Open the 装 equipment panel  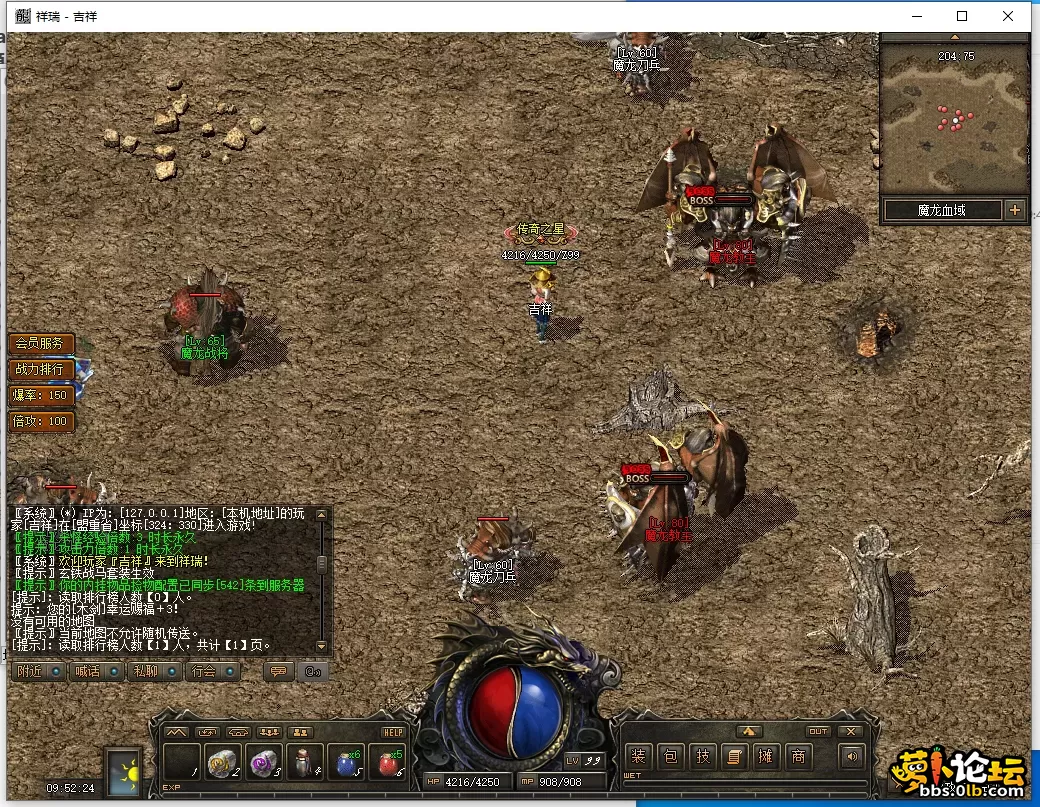pyautogui.click(x=638, y=757)
